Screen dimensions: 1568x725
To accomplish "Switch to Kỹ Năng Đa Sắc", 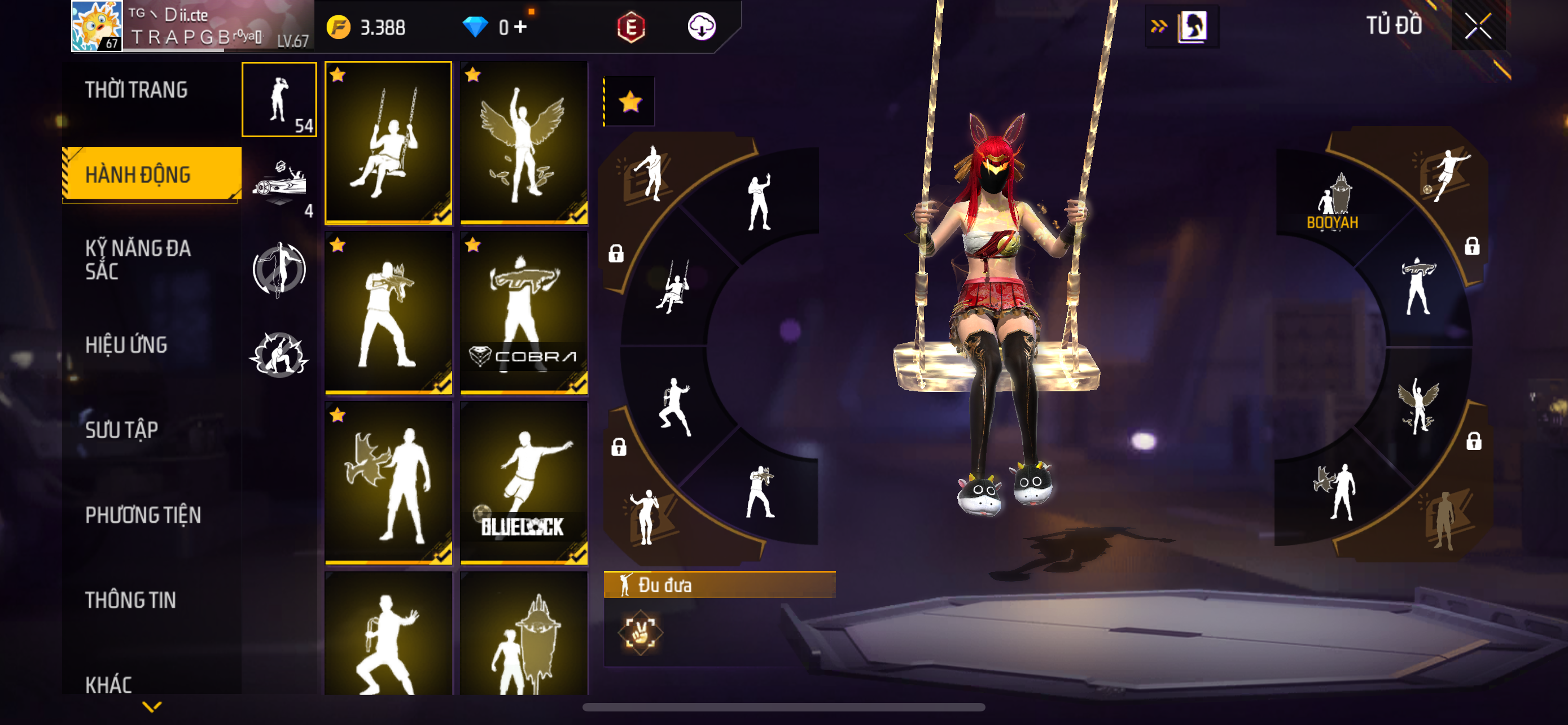I will pos(138,260).
